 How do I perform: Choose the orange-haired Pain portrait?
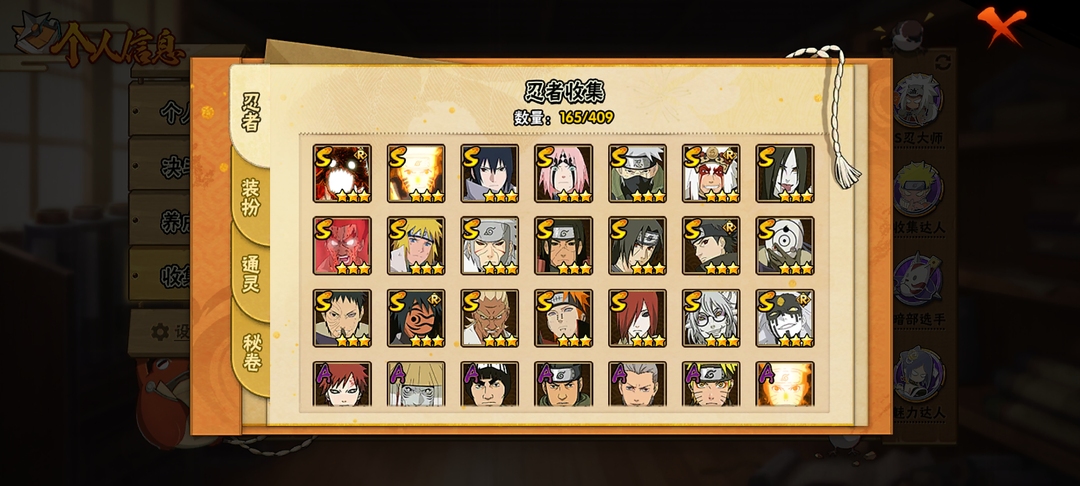(x=563, y=318)
